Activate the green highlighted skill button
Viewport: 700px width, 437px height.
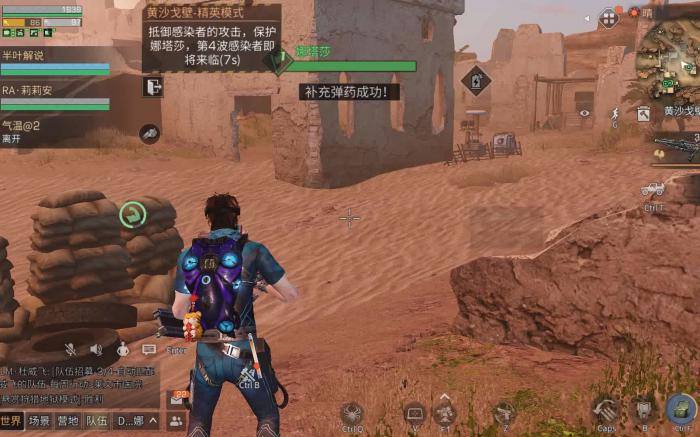[x=132, y=213]
